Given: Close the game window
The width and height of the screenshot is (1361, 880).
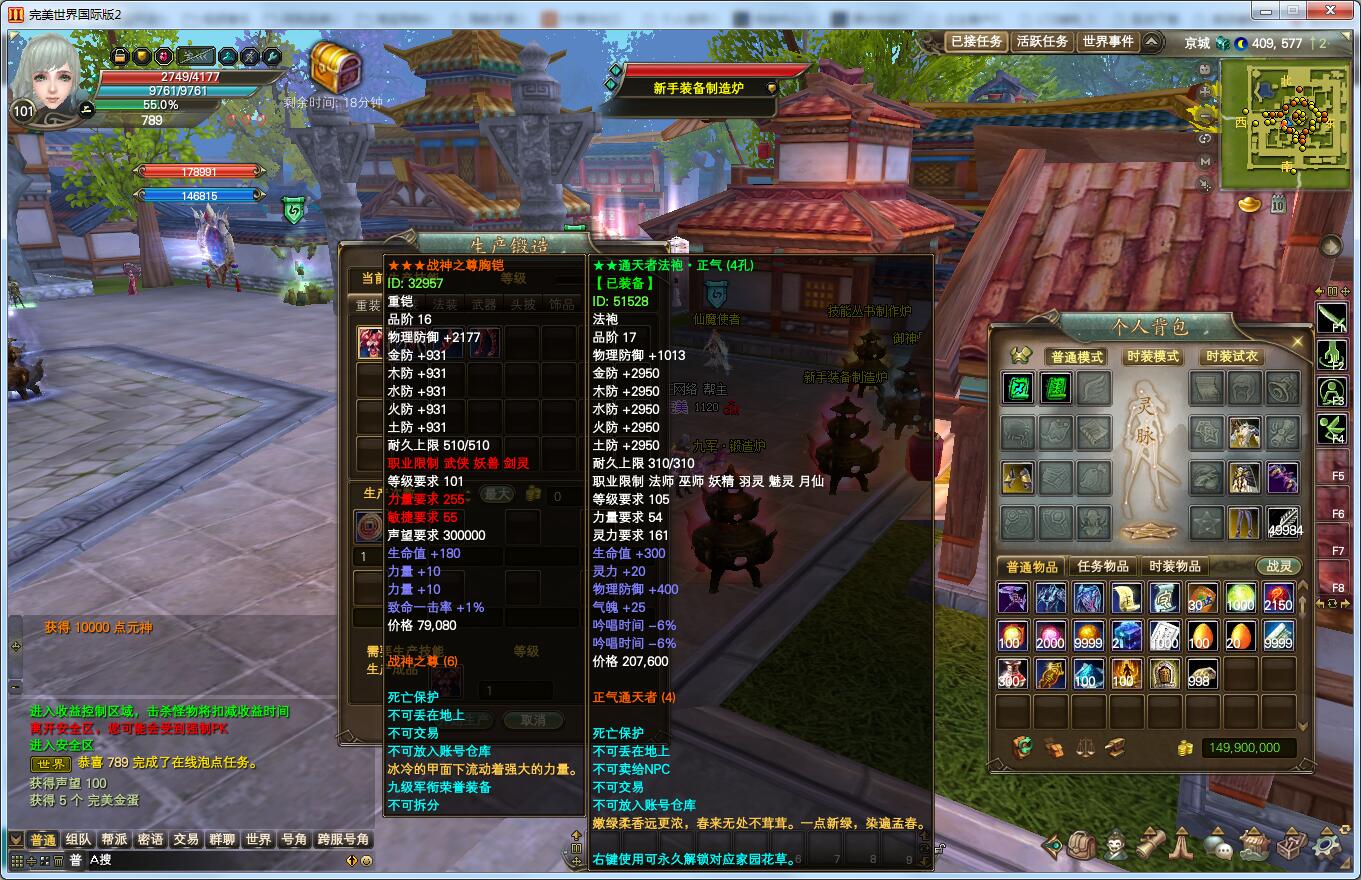Looking at the screenshot, I should pyautogui.click(x=1329, y=10).
